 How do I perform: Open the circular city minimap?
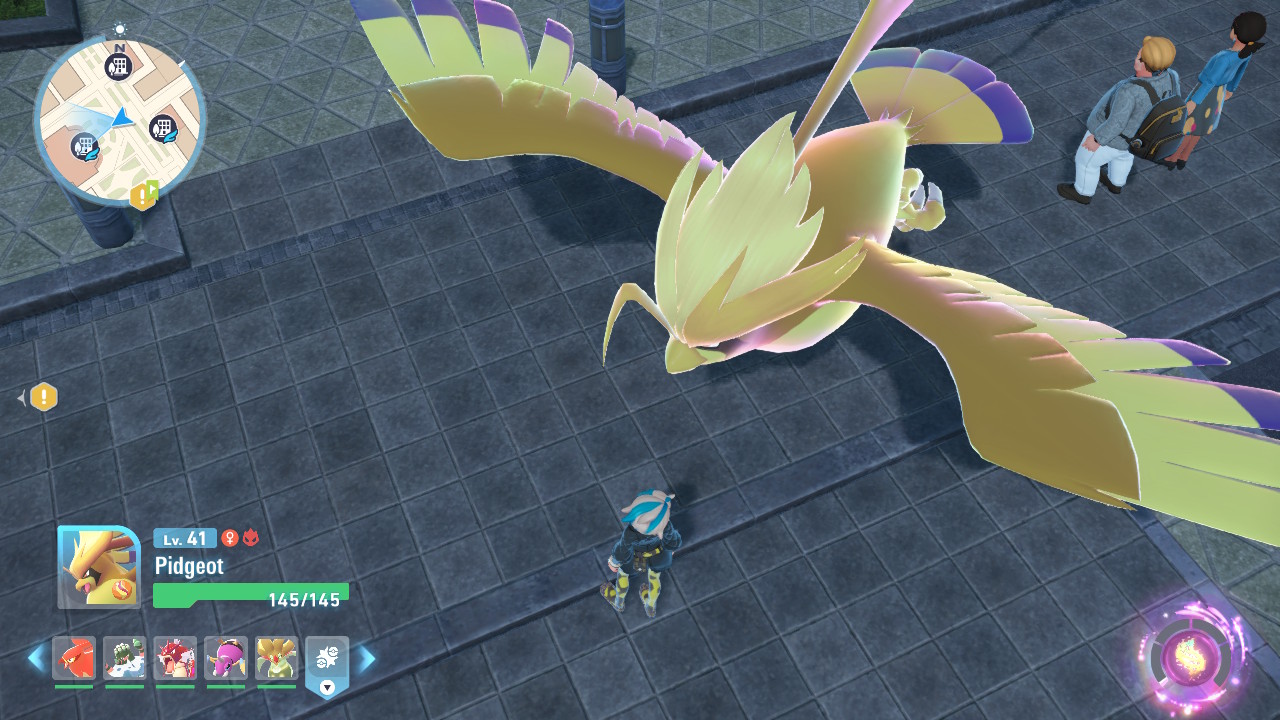tap(118, 121)
